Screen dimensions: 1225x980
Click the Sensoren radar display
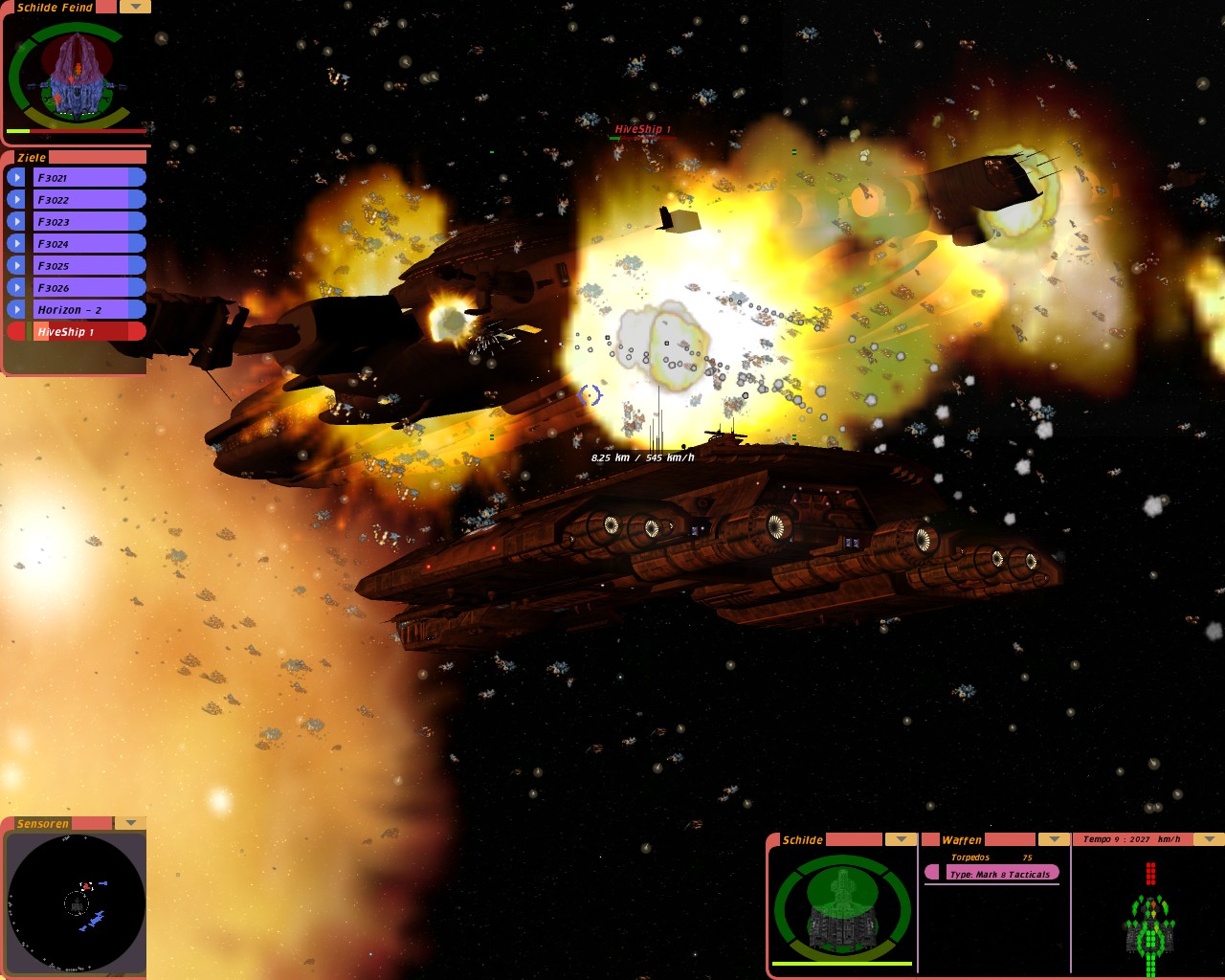[76, 902]
